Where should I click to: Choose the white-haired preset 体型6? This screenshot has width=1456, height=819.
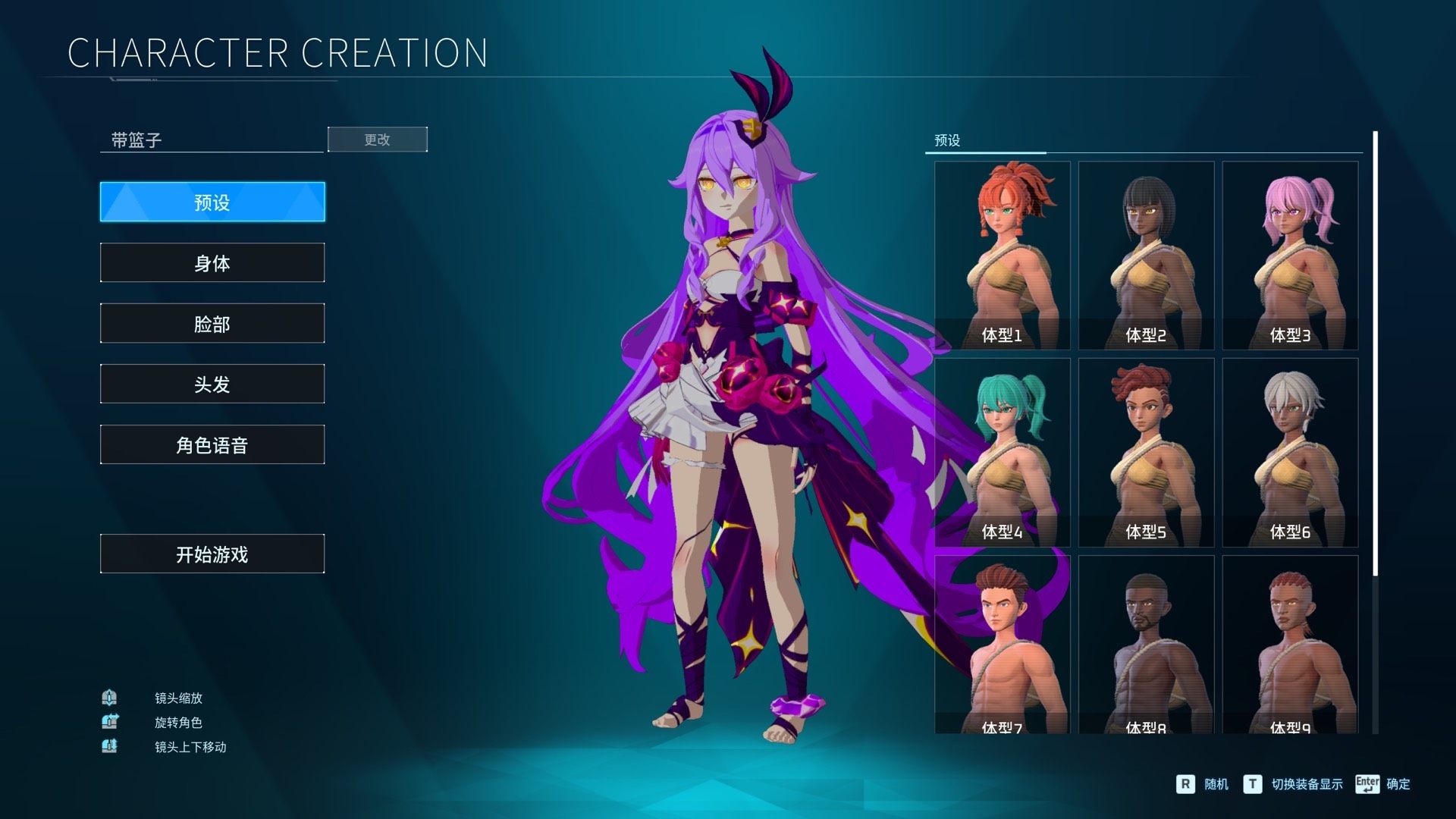pyautogui.click(x=1290, y=452)
